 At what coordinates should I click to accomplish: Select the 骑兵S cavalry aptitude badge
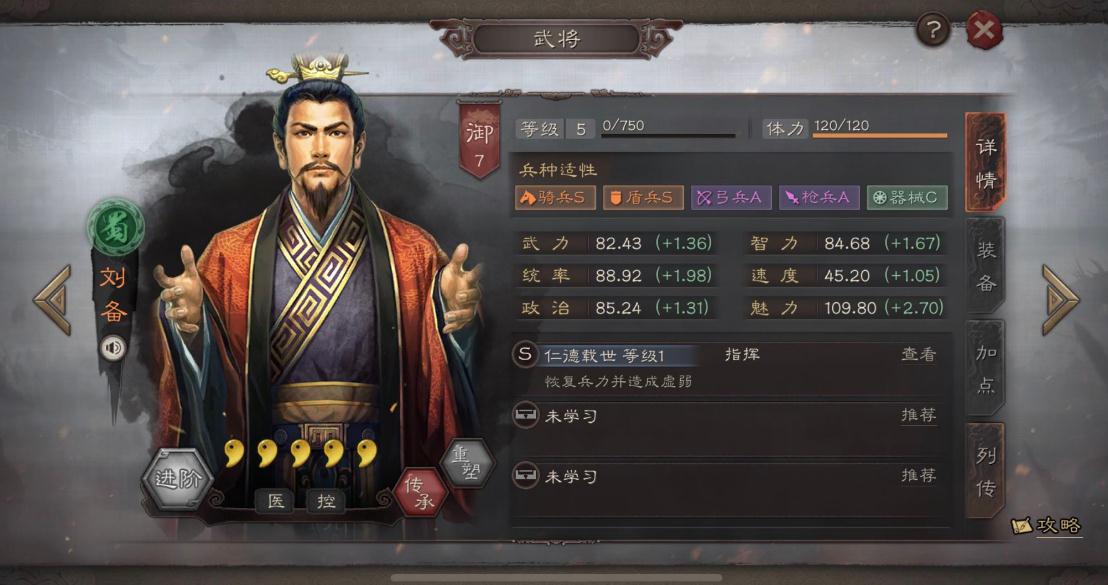[x=555, y=197]
